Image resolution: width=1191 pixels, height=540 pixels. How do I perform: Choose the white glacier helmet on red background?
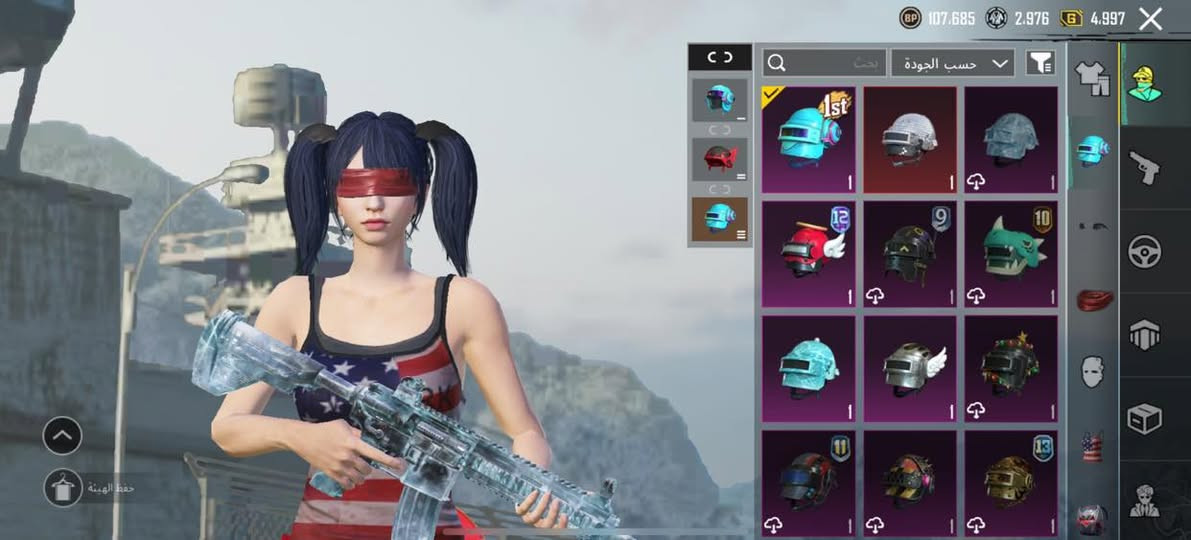[x=910, y=139]
